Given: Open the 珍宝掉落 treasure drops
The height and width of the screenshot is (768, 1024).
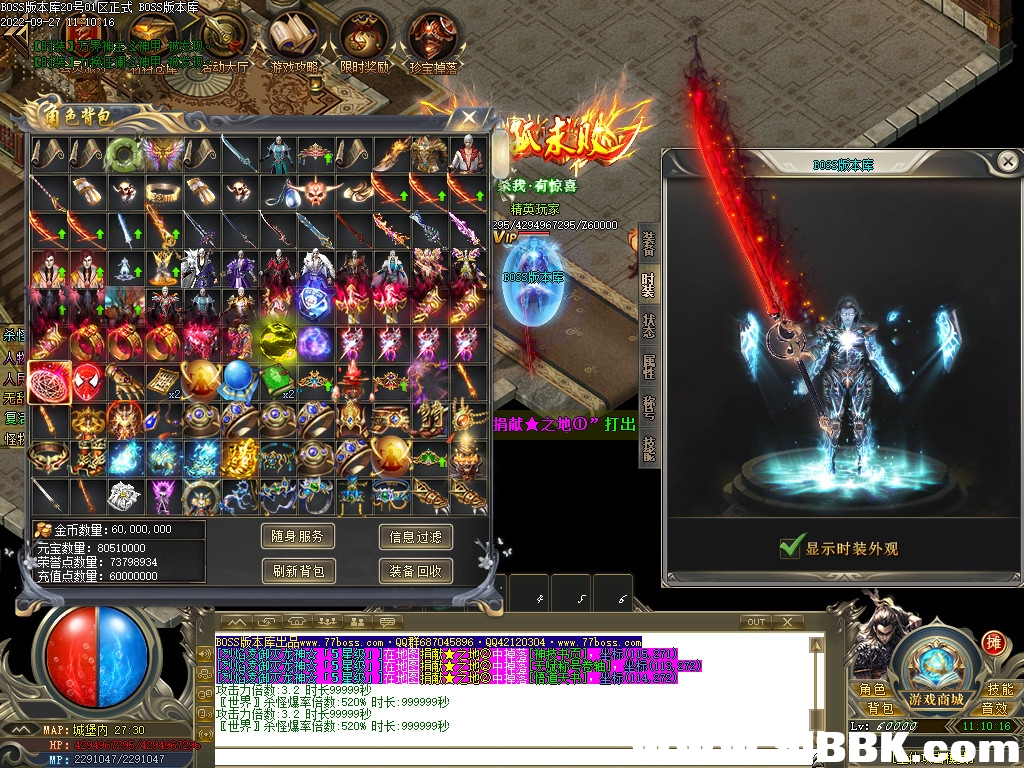Looking at the screenshot, I should (x=434, y=45).
